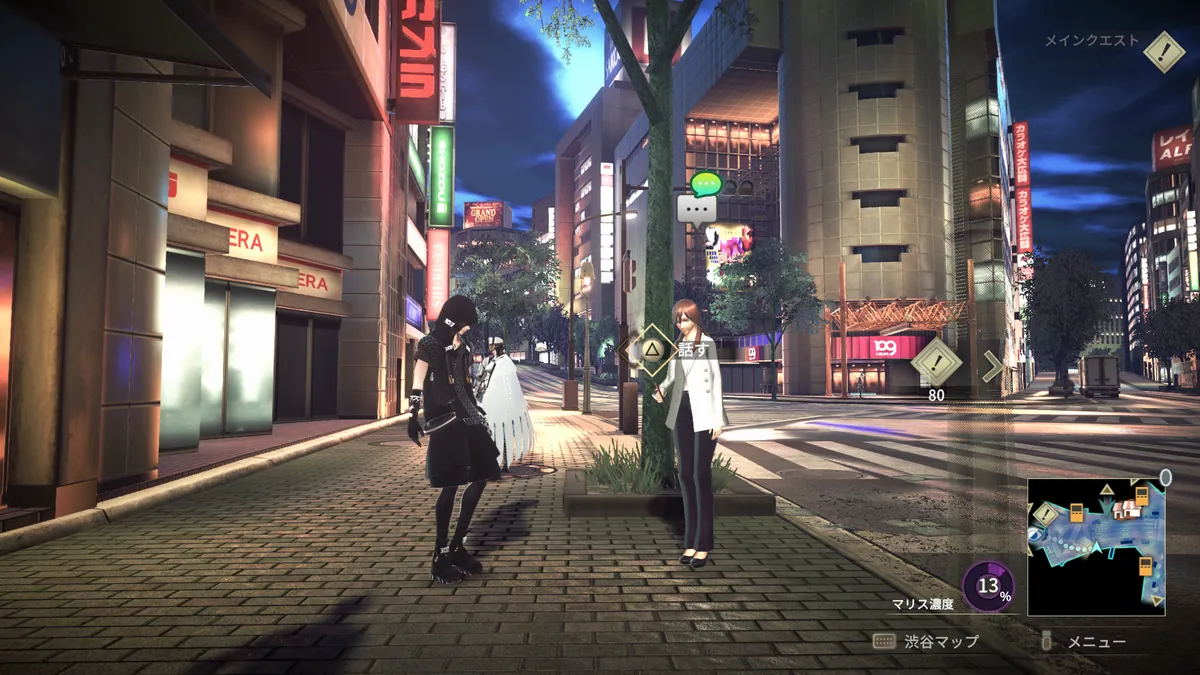Screen dimensions: 1200x675
Task: Select the quest exclamation marker on the minimap
Action: 1045,514
